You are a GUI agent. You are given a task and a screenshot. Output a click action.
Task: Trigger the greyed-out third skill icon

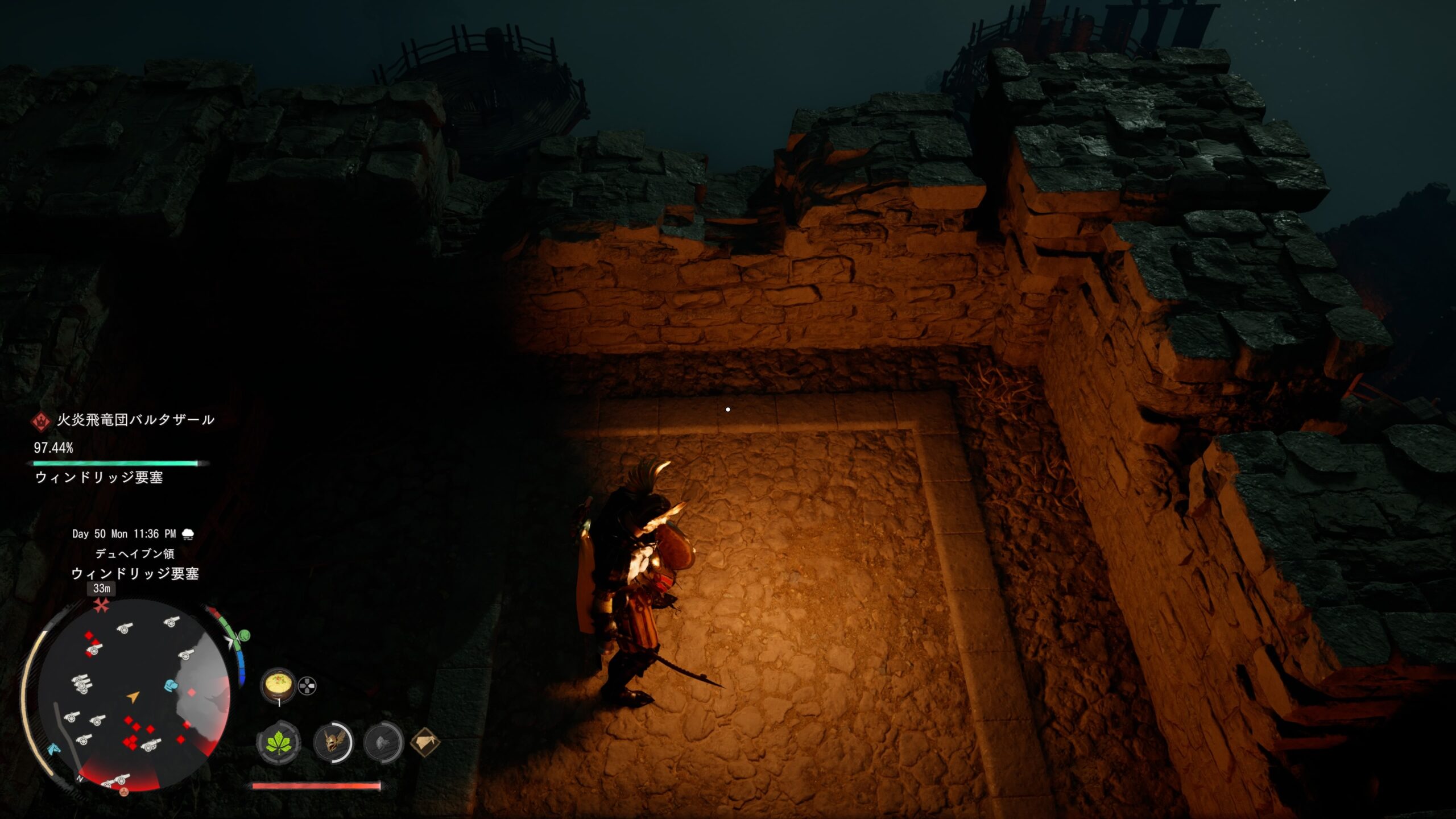384,742
